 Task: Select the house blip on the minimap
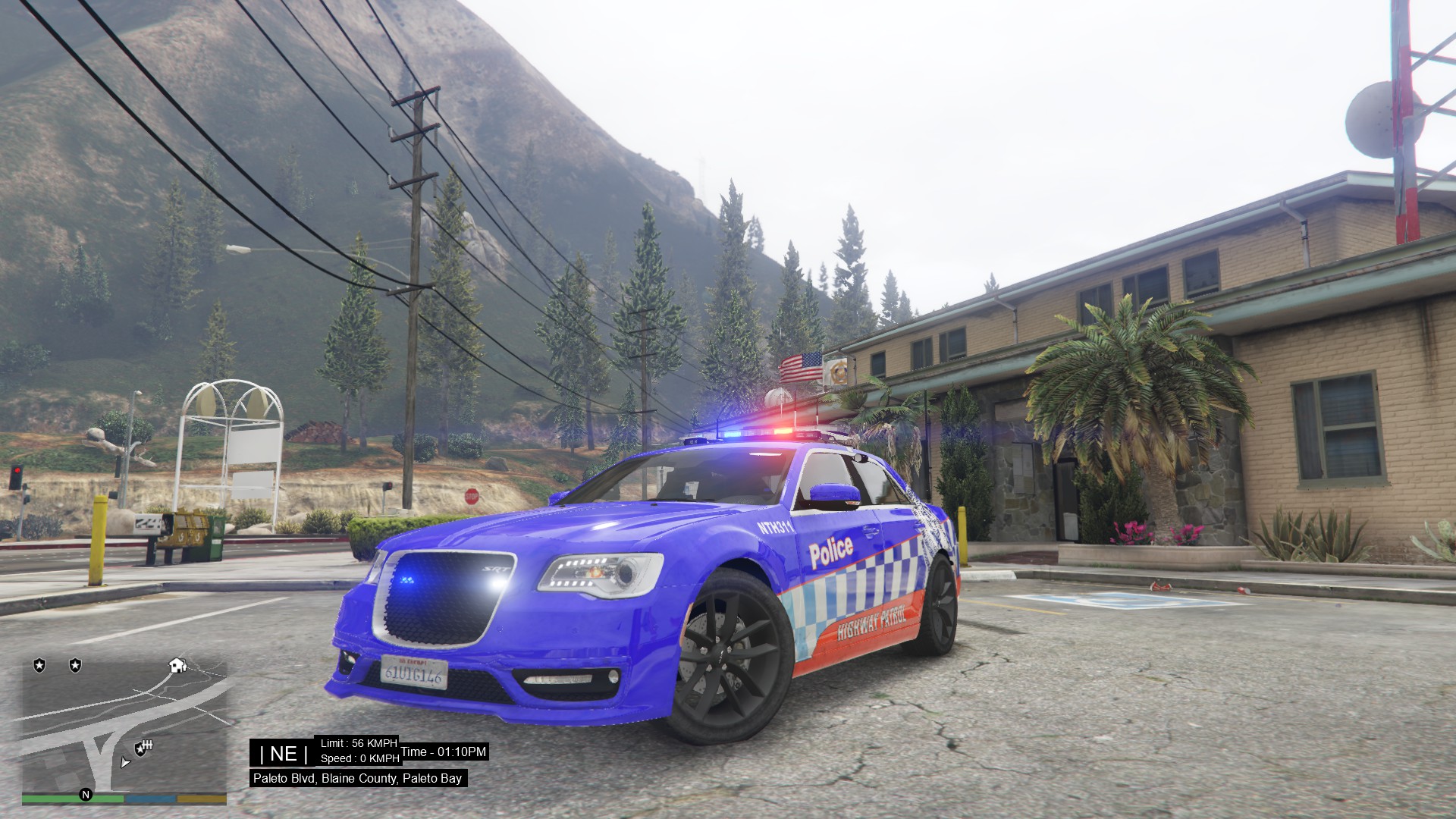point(178,665)
